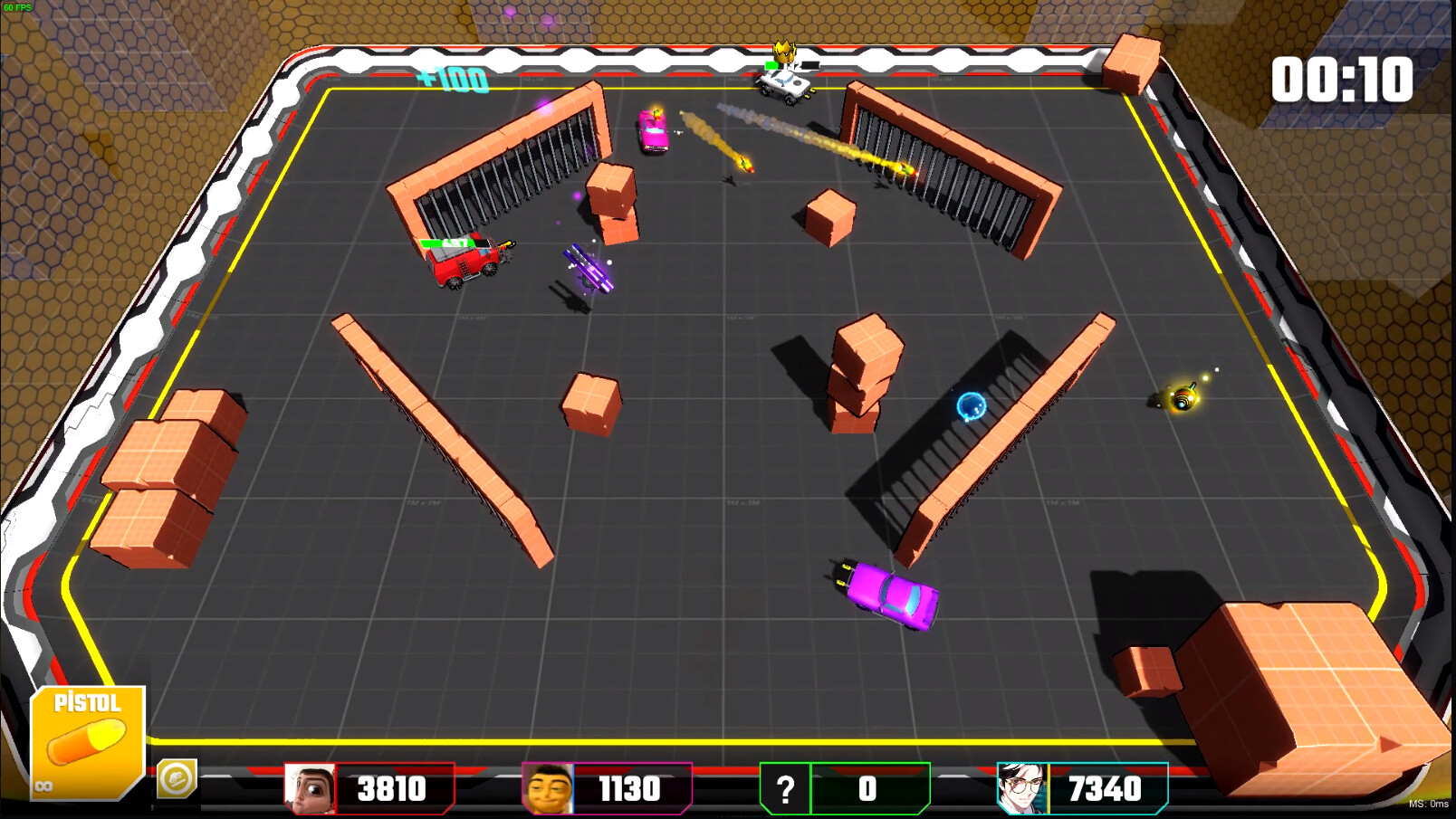Screen dimensions: 1456x819
Task: Click the green team's score of 0
Action: (x=867, y=788)
